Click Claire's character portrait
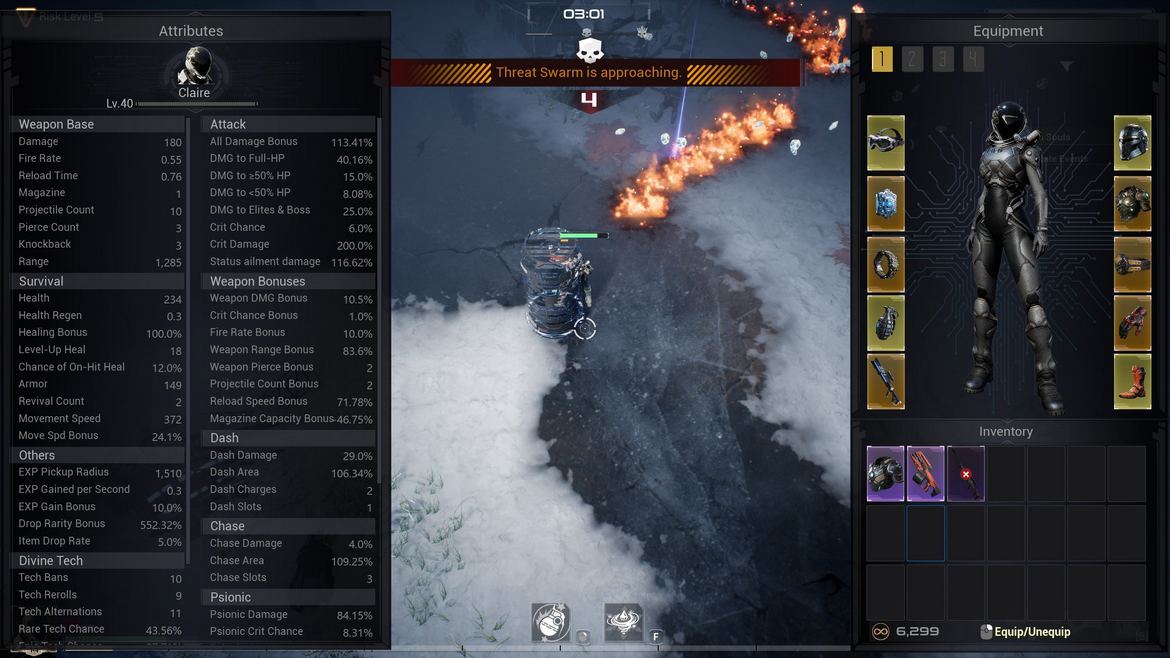The image size is (1170, 658). (194, 68)
